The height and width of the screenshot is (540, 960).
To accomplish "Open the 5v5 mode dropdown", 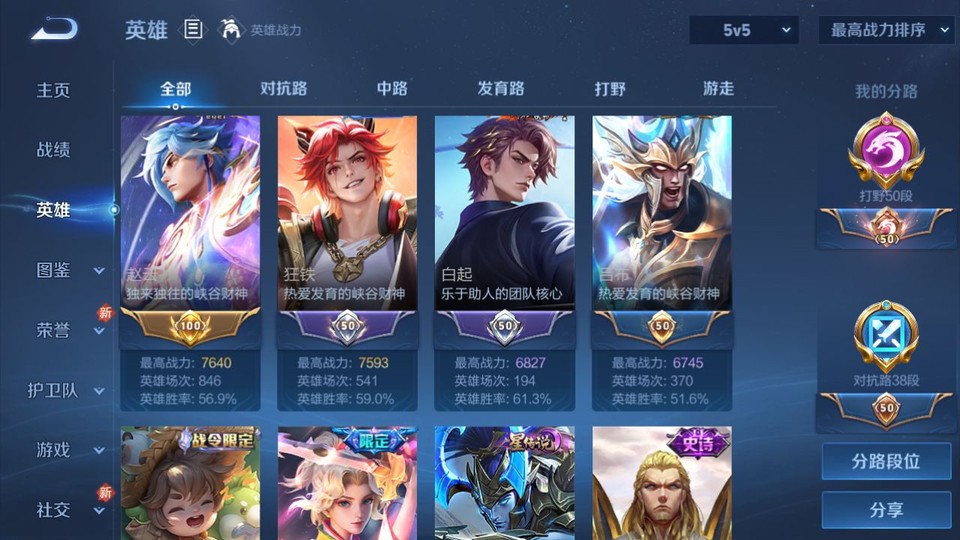I will 743,30.
